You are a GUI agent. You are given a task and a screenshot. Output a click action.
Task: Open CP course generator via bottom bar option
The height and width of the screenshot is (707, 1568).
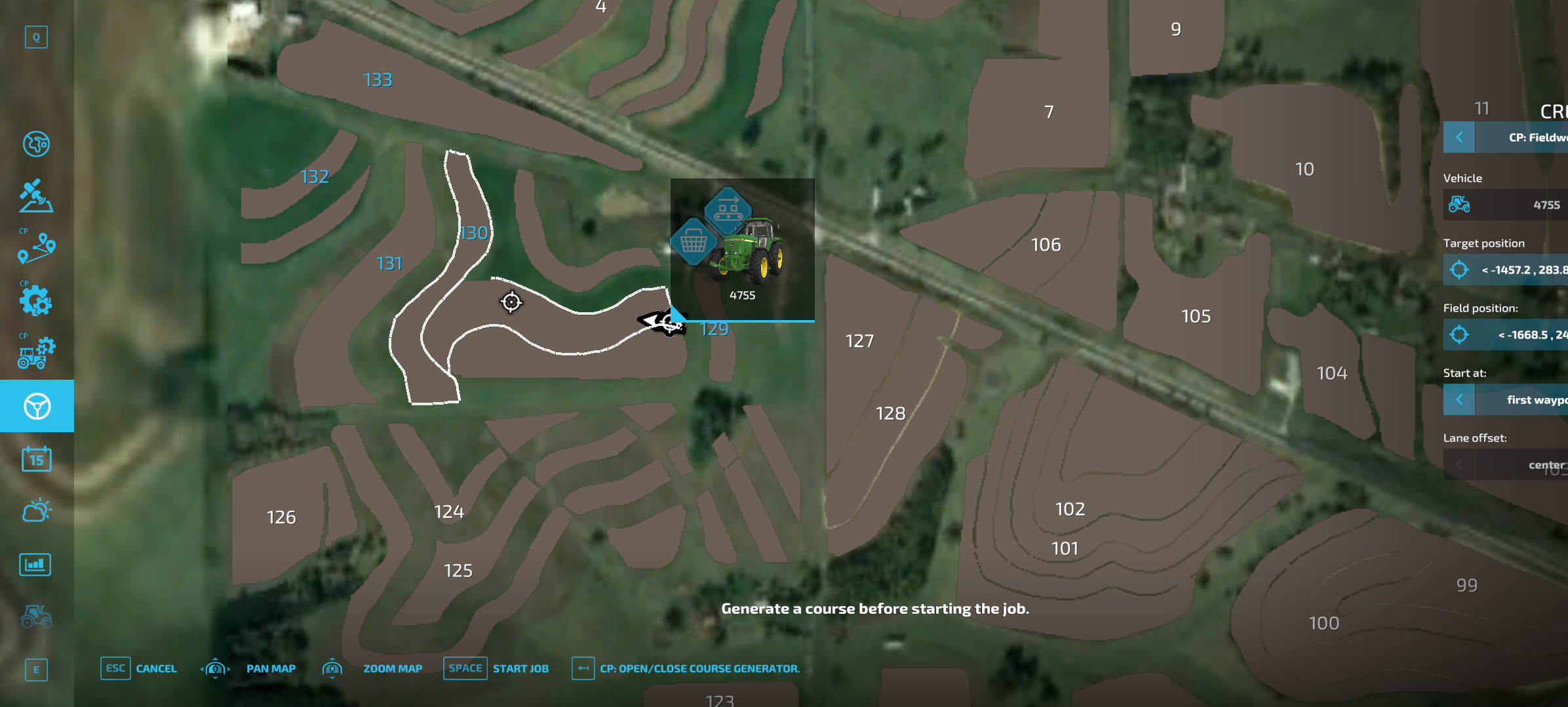tap(699, 668)
